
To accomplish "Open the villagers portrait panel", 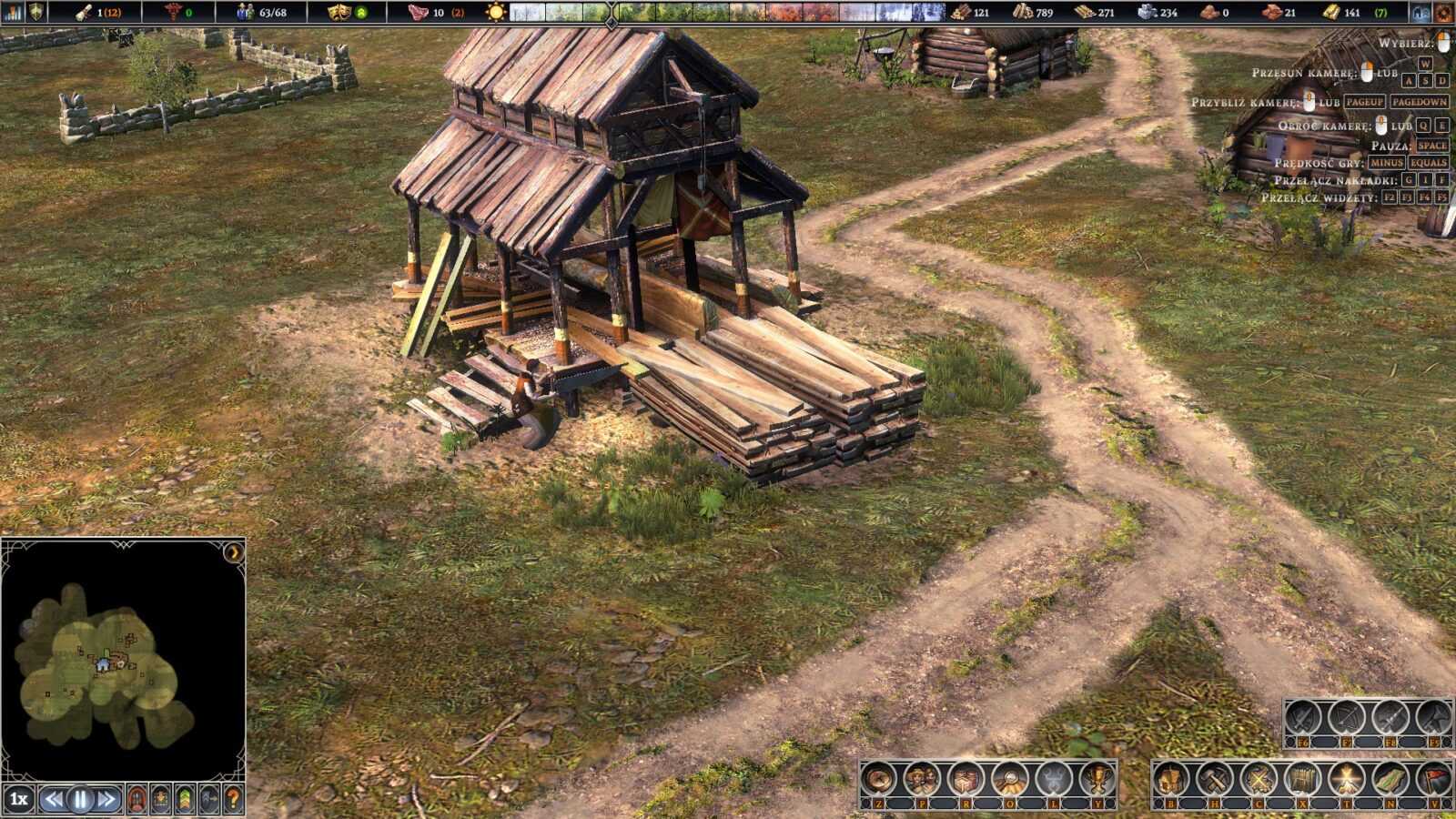I will 922,780.
